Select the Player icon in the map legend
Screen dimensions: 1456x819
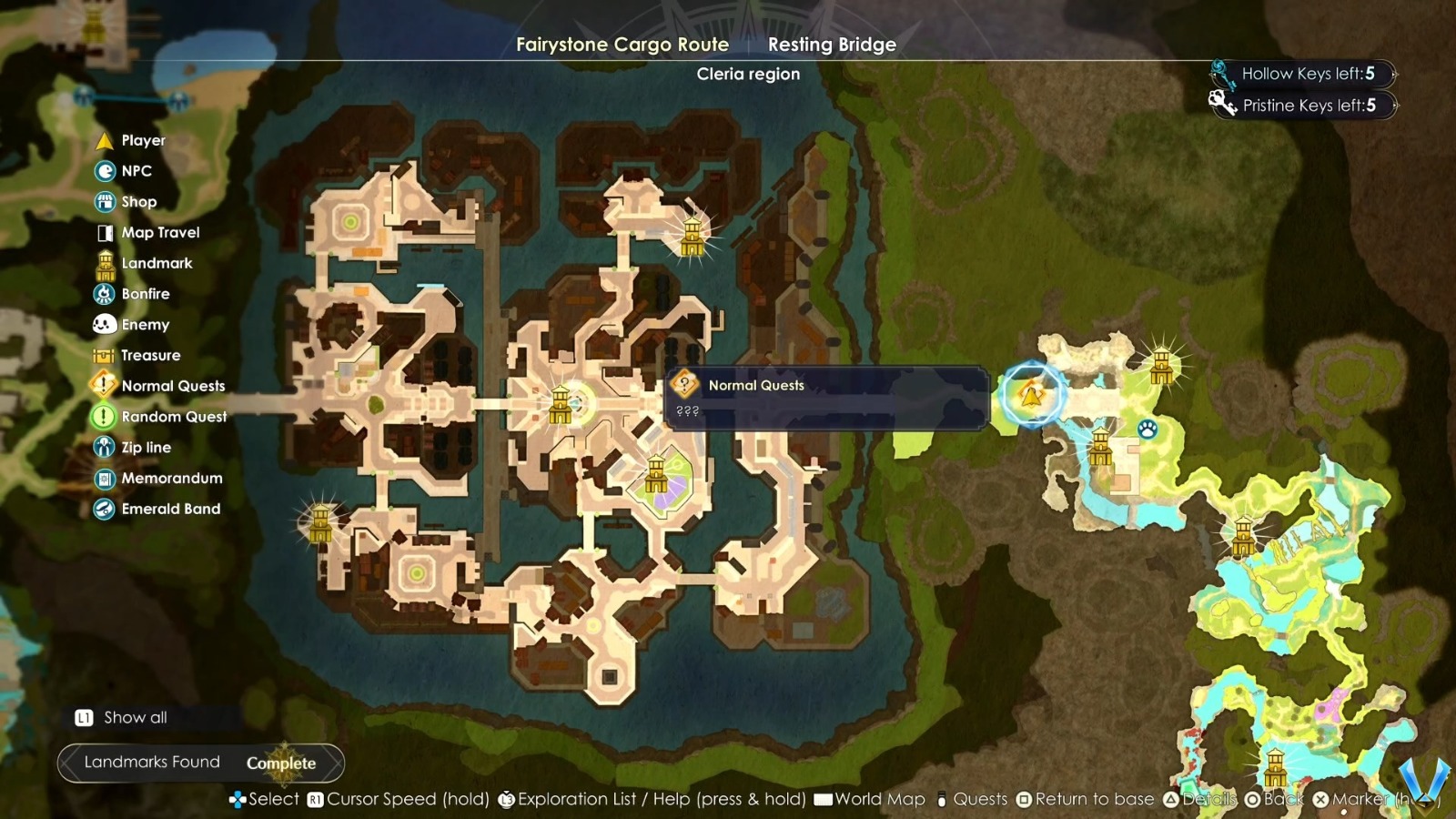(x=104, y=140)
